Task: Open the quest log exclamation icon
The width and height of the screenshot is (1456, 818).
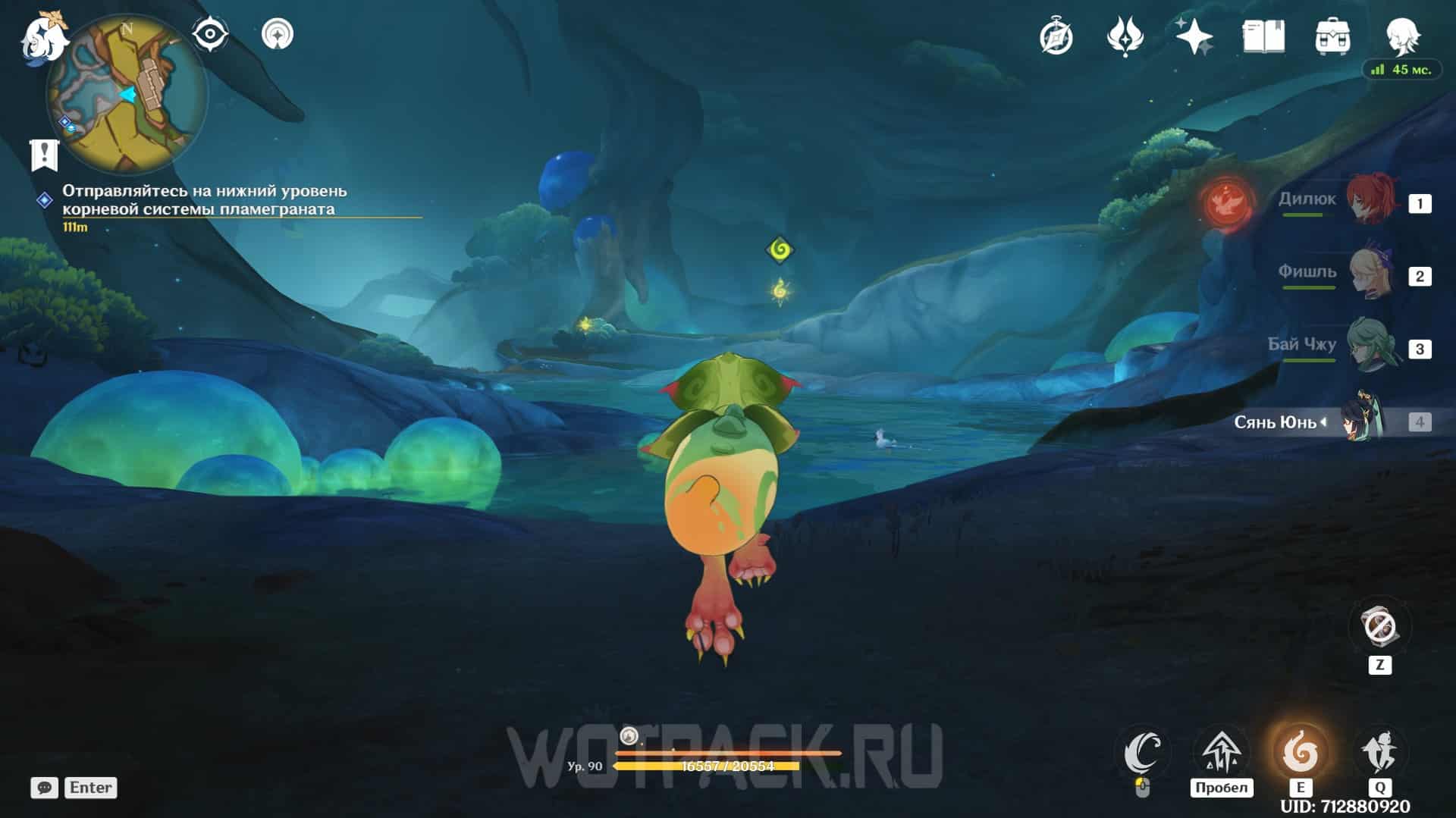Action: 45,154
